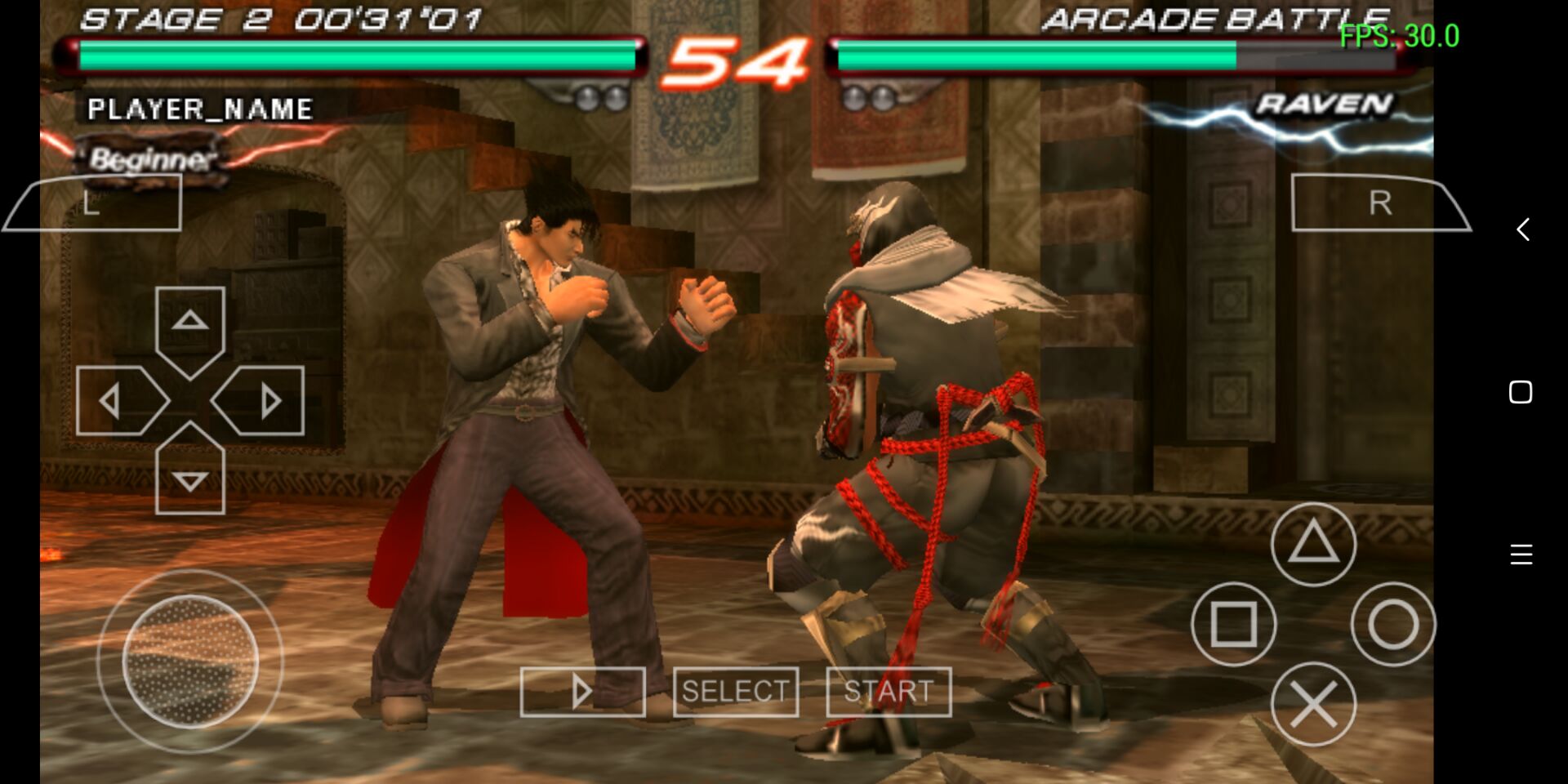Tap the cross action button
This screenshot has width=1568, height=784.
tap(1313, 704)
